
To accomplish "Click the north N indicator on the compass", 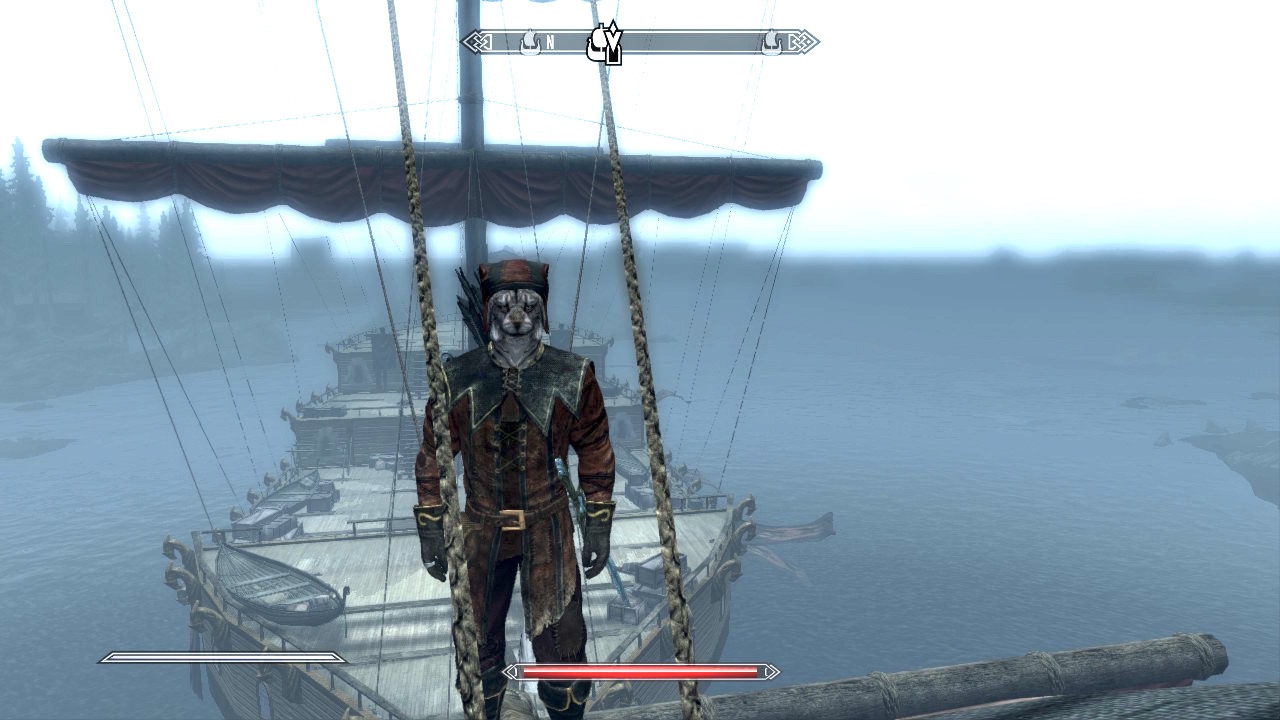I will (550, 43).
